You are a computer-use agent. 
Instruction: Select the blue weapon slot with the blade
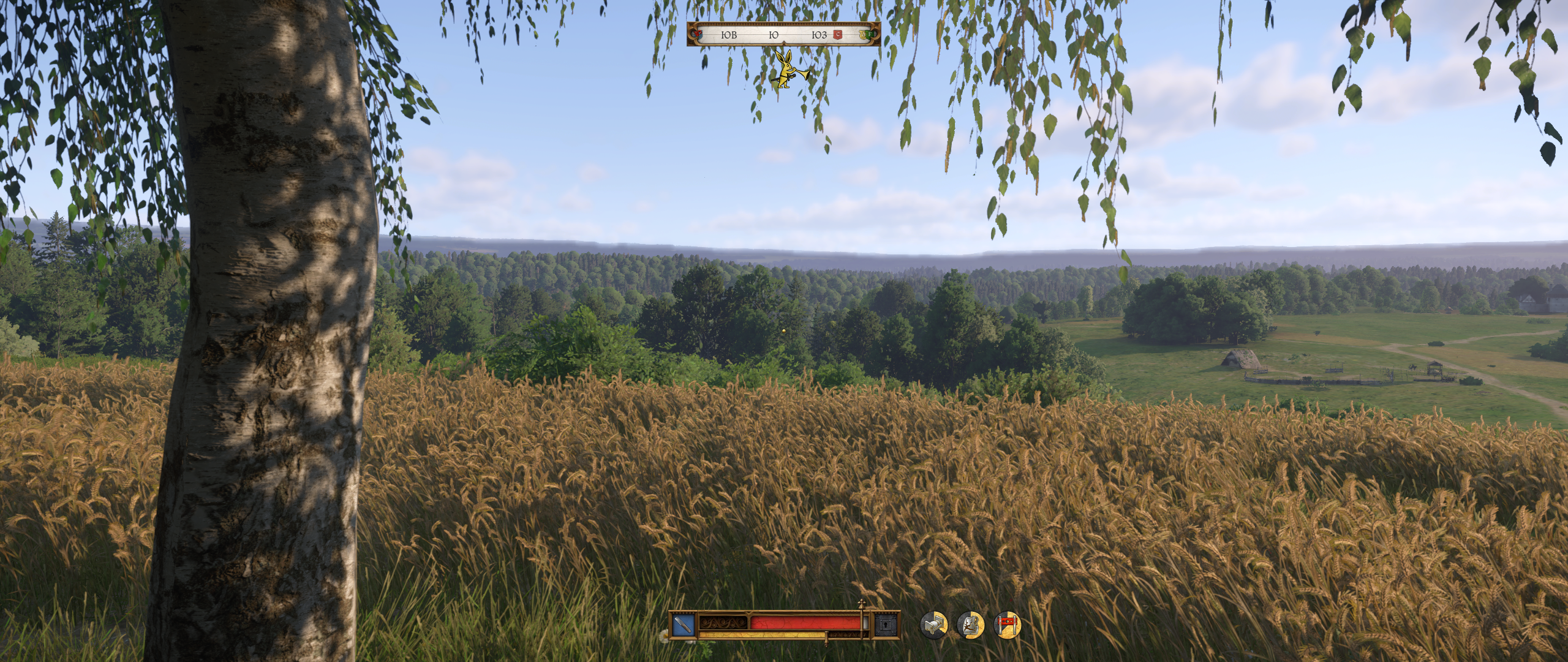pyautogui.click(x=682, y=626)
